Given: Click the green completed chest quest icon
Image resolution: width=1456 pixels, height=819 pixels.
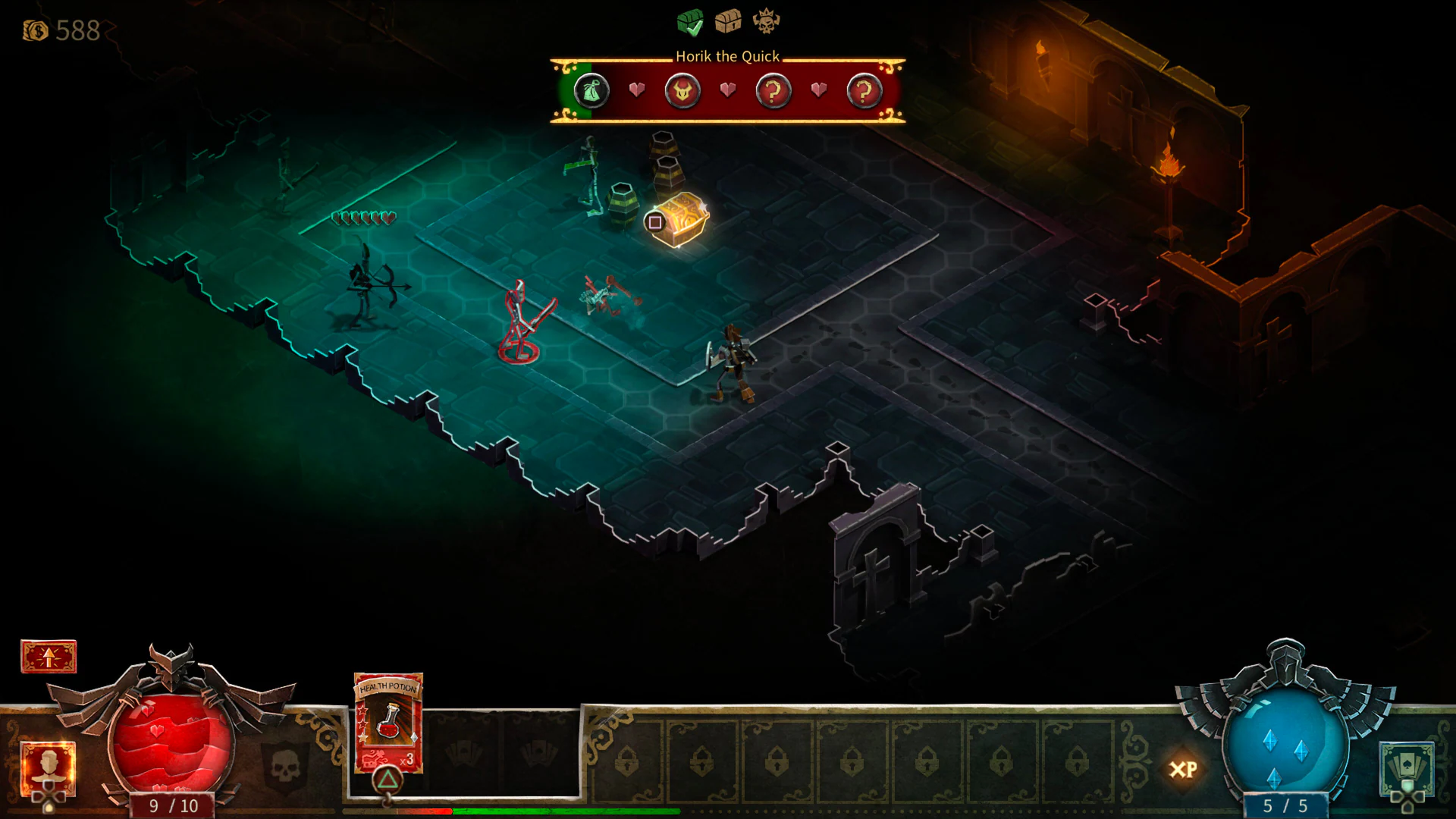Looking at the screenshot, I should click(x=689, y=20).
